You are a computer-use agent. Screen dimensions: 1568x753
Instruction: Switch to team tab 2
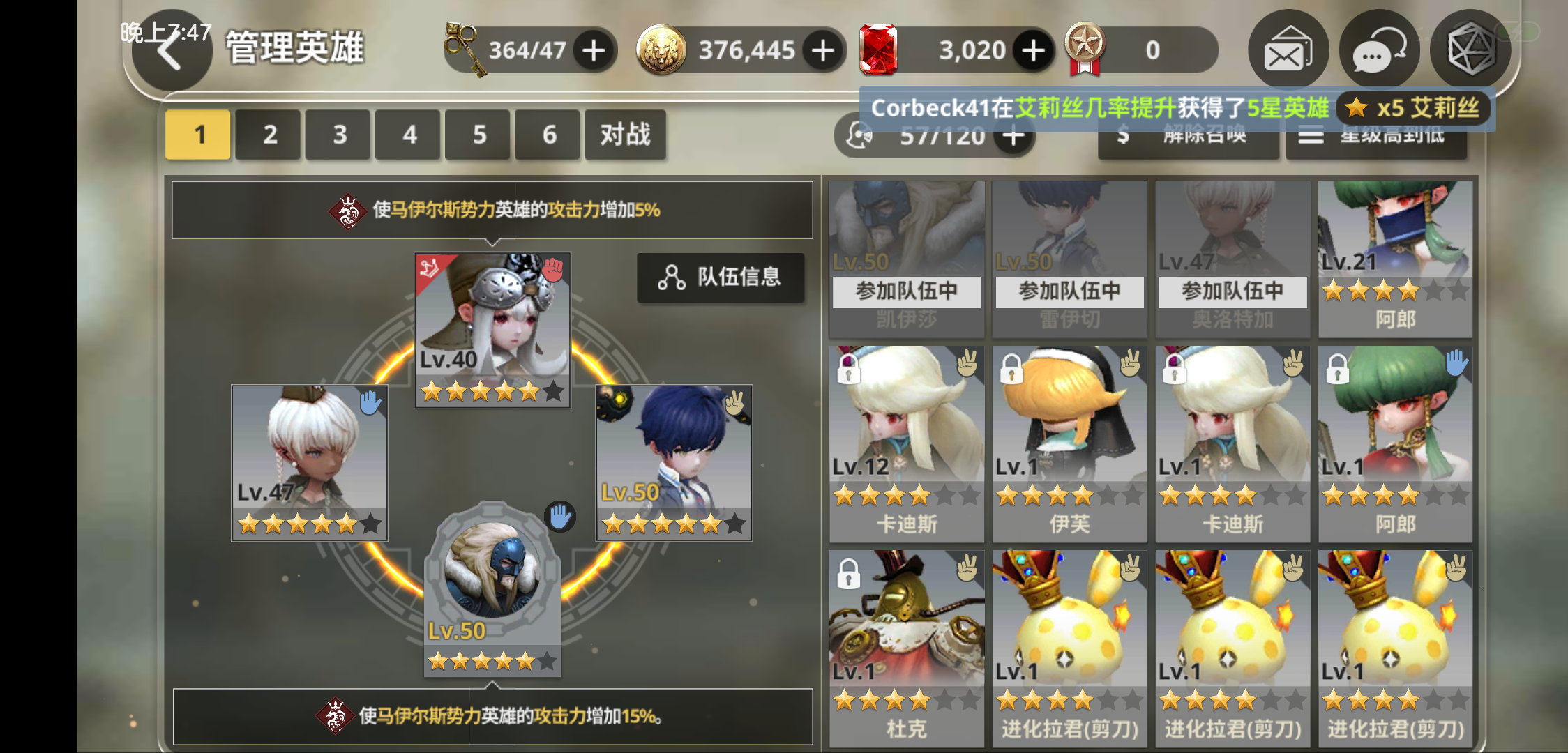[x=268, y=135]
